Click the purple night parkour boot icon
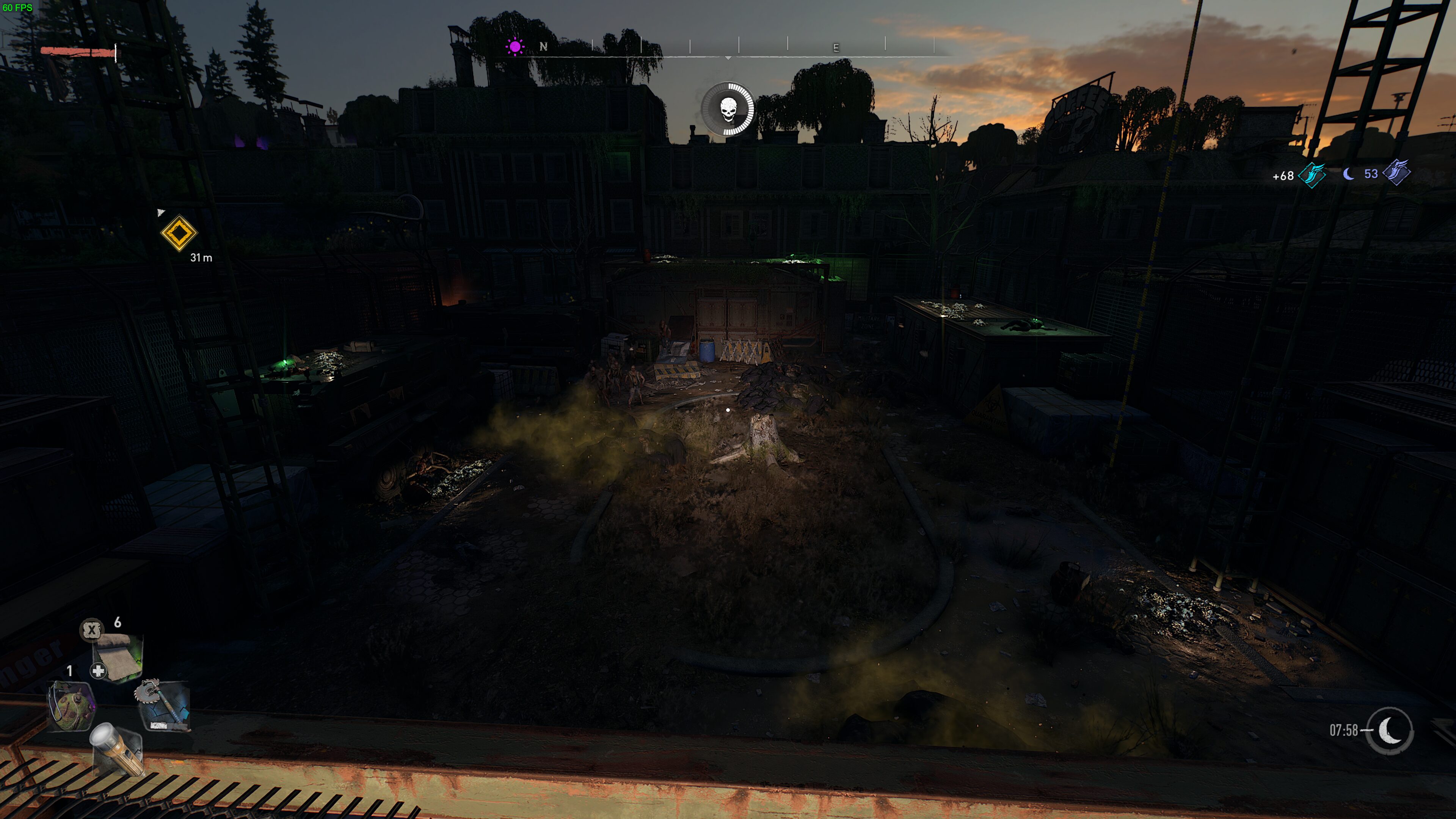1456x819 pixels. tap(1397, 174)
